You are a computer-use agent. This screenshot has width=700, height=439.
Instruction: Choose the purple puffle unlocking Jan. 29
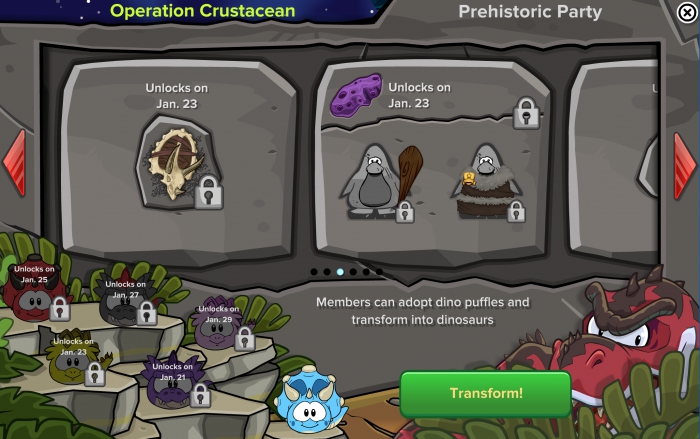(x=217, y=328)
